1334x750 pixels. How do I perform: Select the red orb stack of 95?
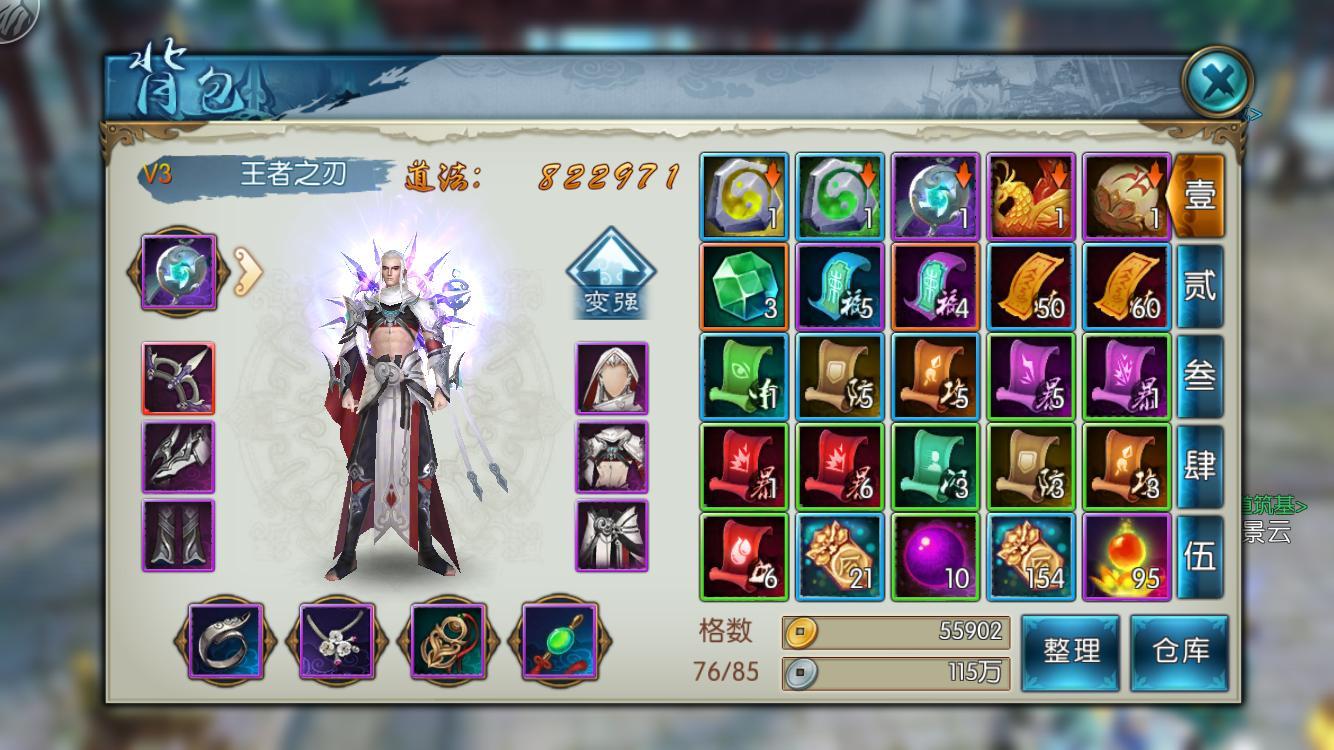[x=1127, y=557]
